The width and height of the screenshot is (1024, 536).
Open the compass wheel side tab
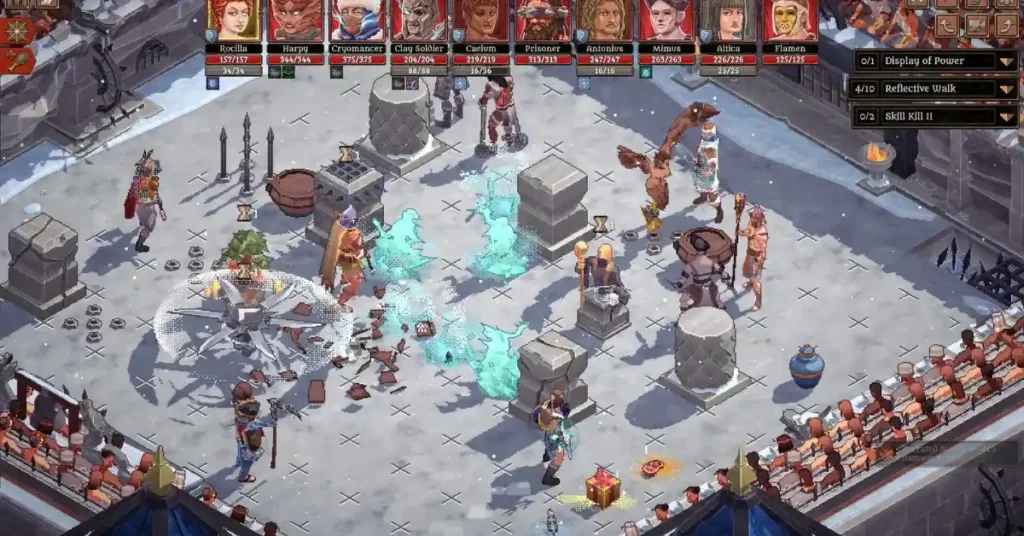[17, 29]
